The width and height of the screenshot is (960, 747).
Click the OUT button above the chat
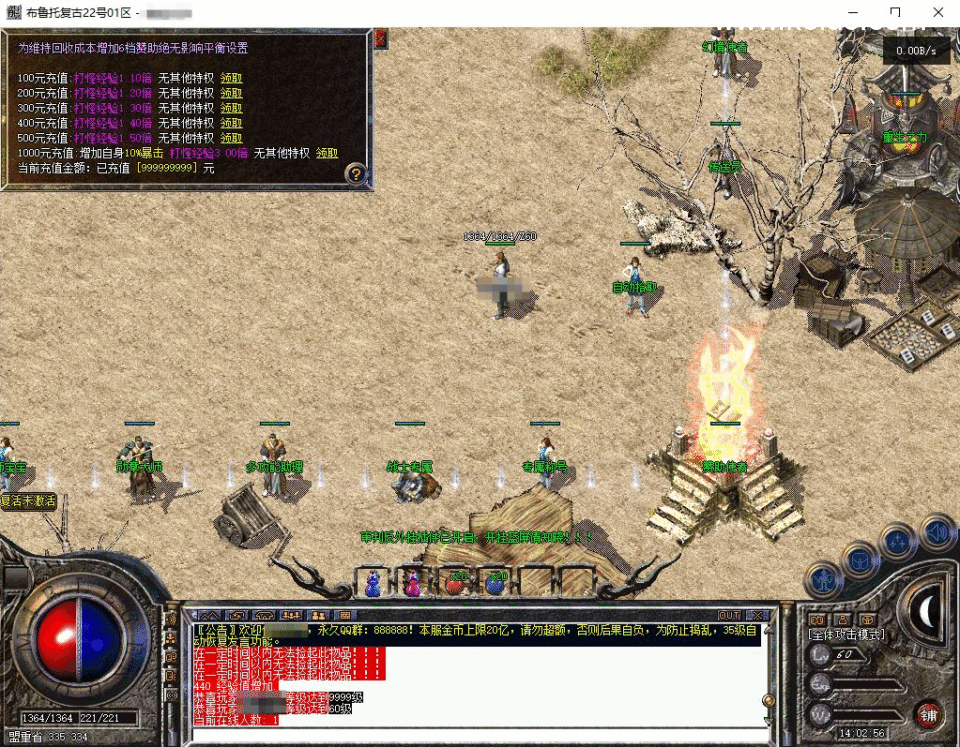(x=730, y=615)
